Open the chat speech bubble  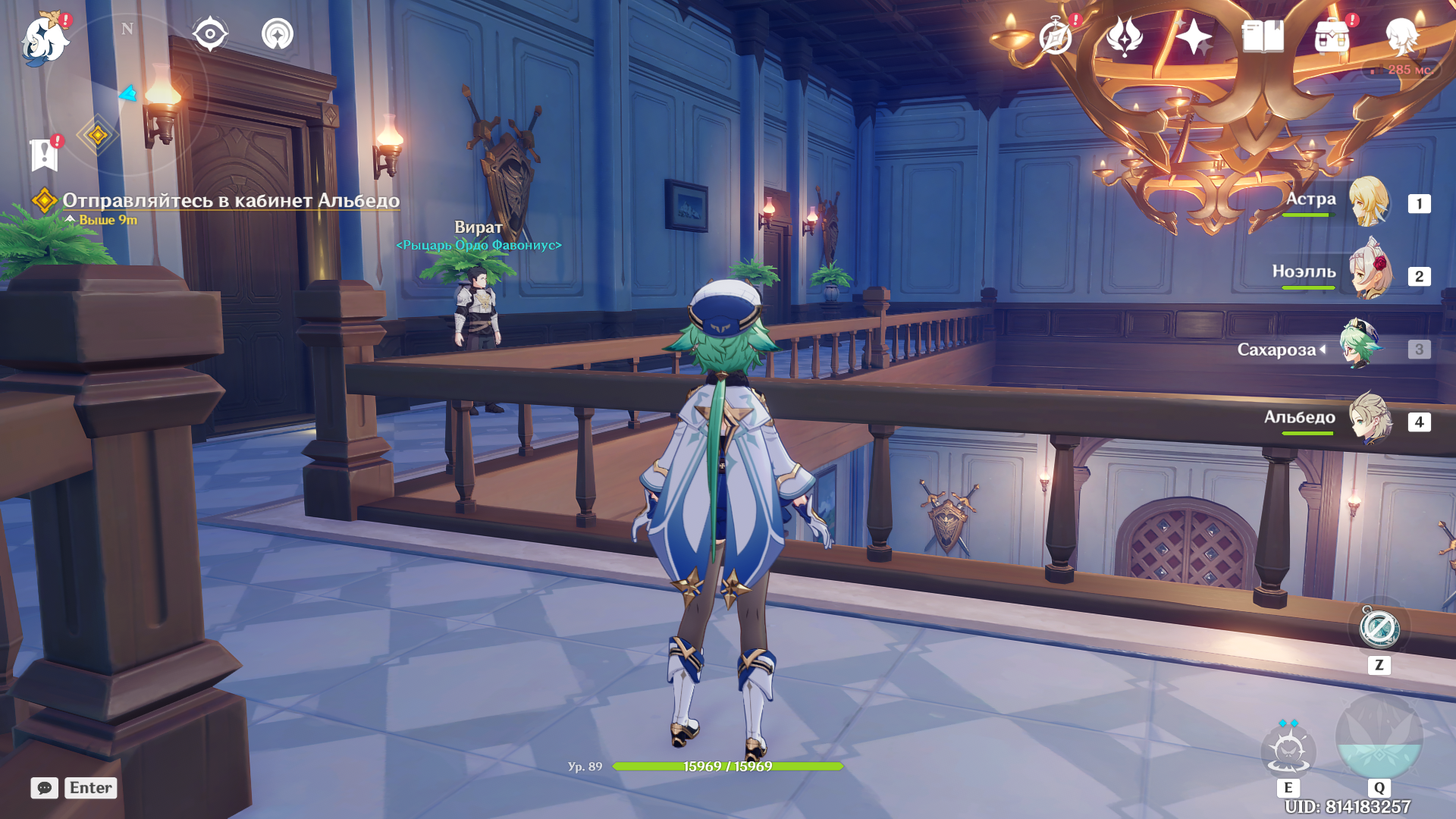point(45,788)
